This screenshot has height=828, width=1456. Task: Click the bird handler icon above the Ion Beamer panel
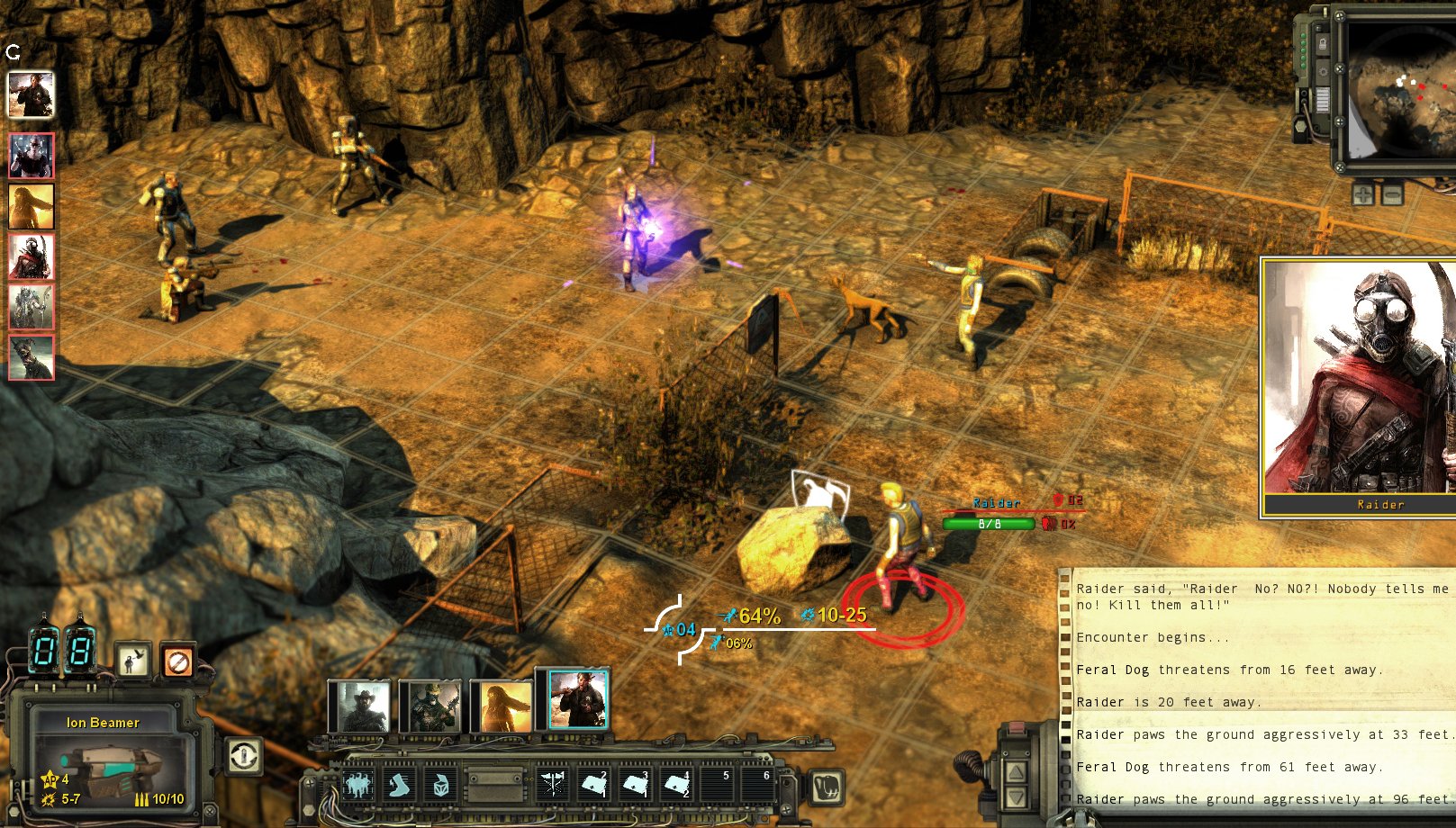[x=131, y=662]
